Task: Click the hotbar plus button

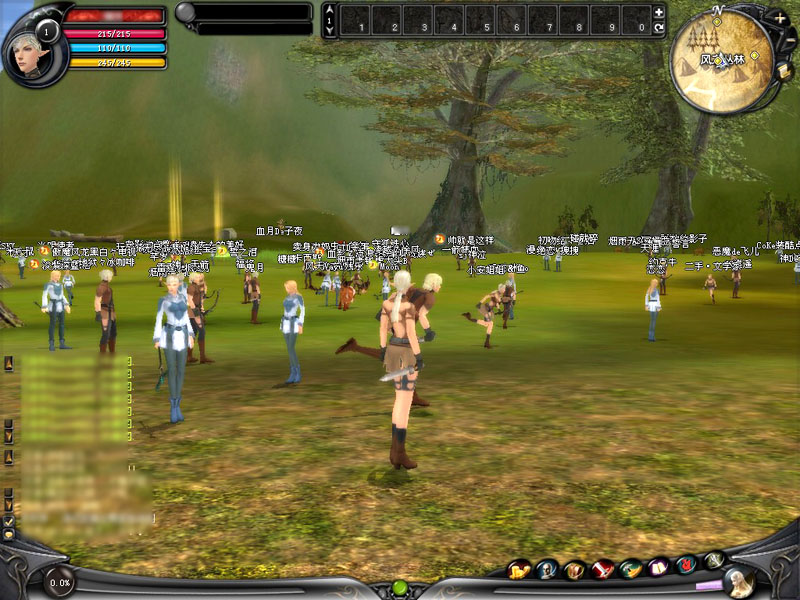Action: [658, 12]
